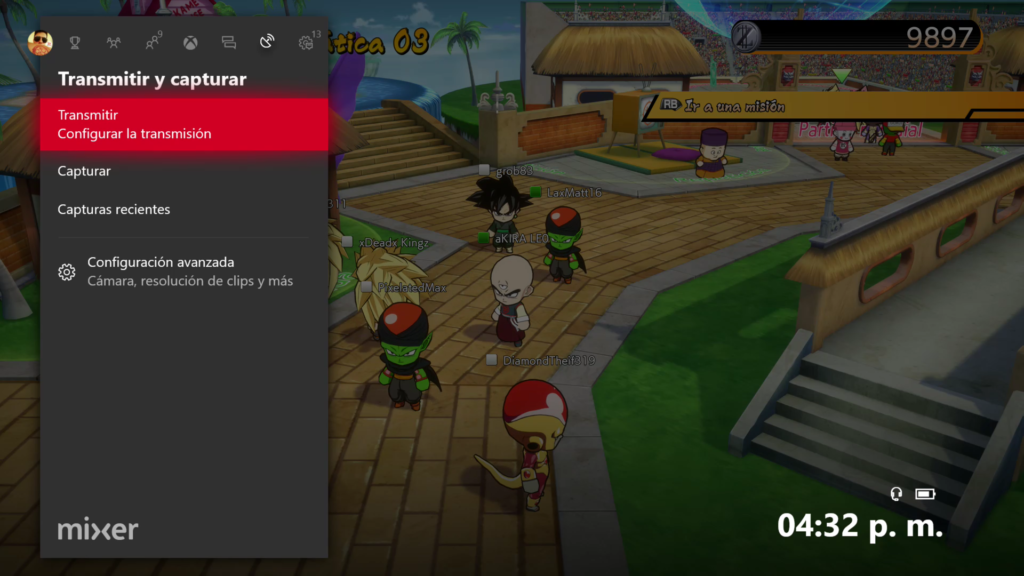Select the satellite dish broadcast tab

pos(266,42)
